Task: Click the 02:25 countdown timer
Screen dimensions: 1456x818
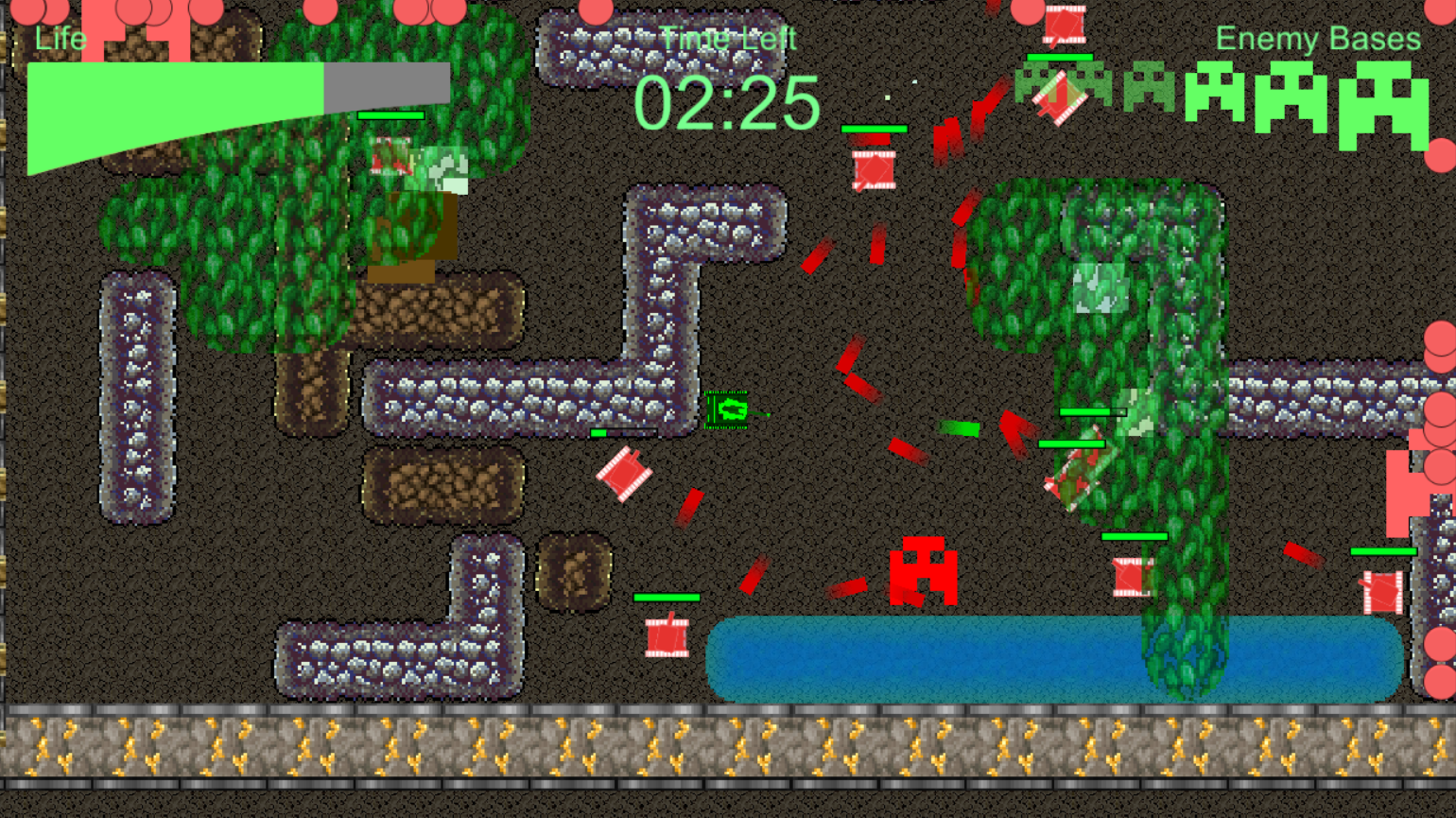Action: pos(728,104)
